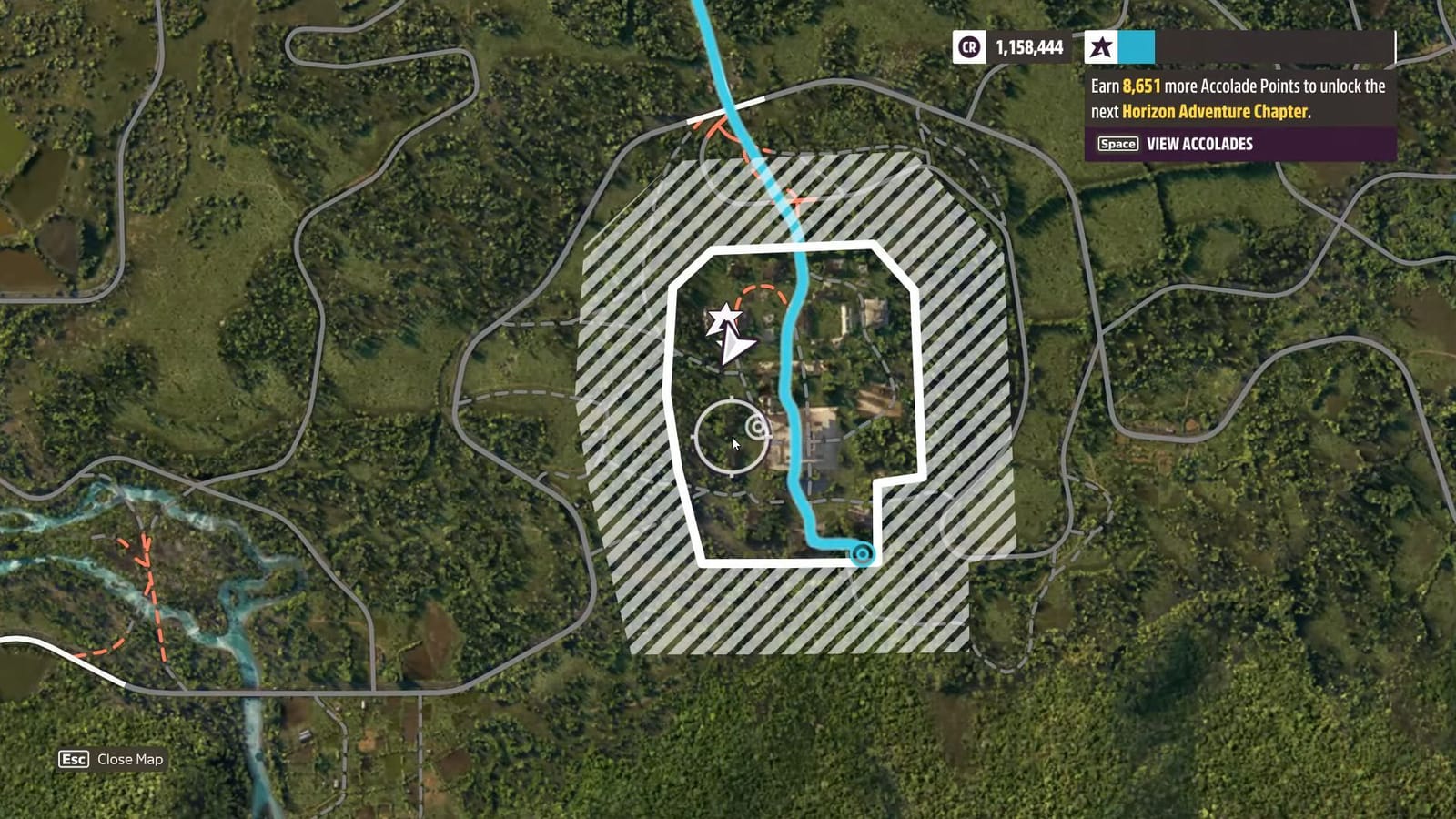1456x819 pixels.
Task: Click the star icon beside the accolade bar
Action: (x=1101, y=48)
